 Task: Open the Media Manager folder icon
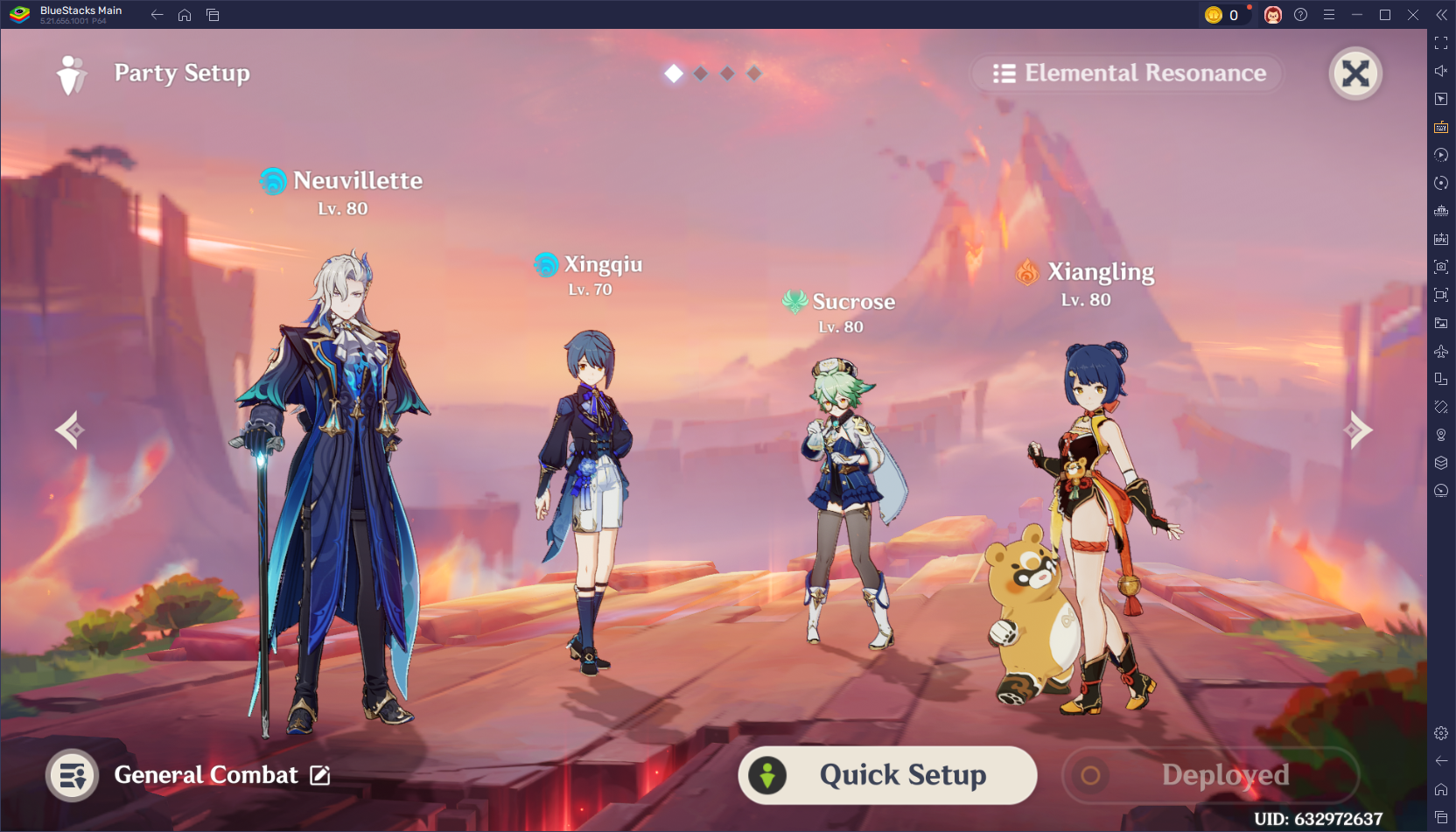coord(1440,323)
